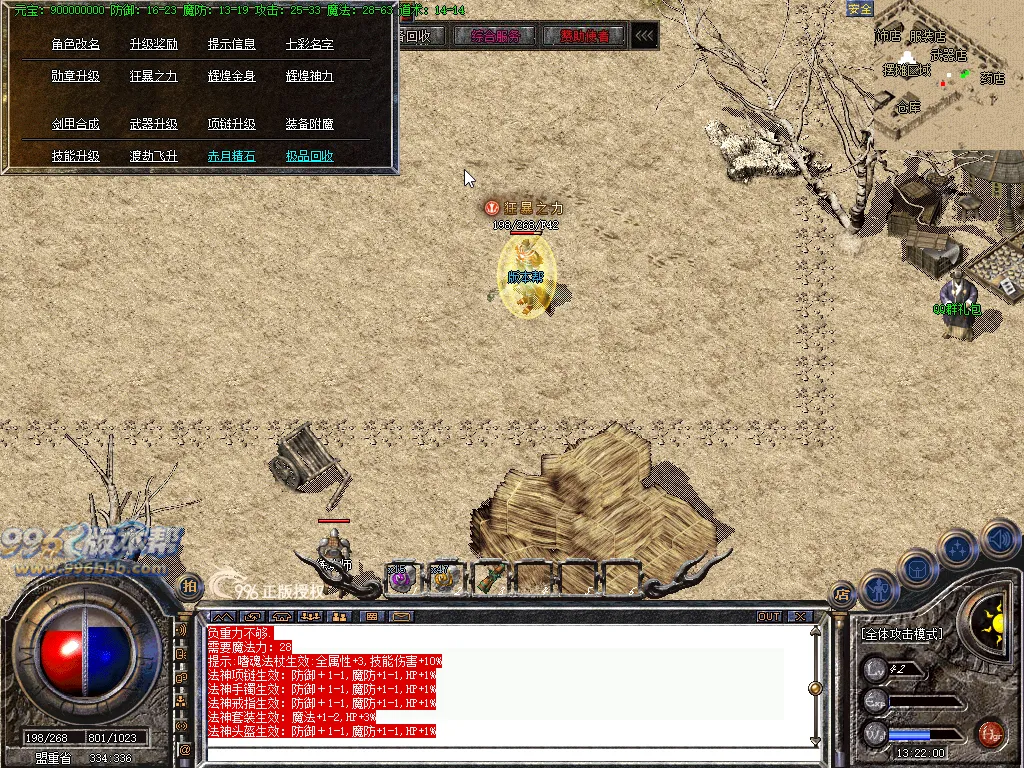Select the cyan 赤月精石 link
The width and height of the screenshot is (1024, 768).
(232, 156)
